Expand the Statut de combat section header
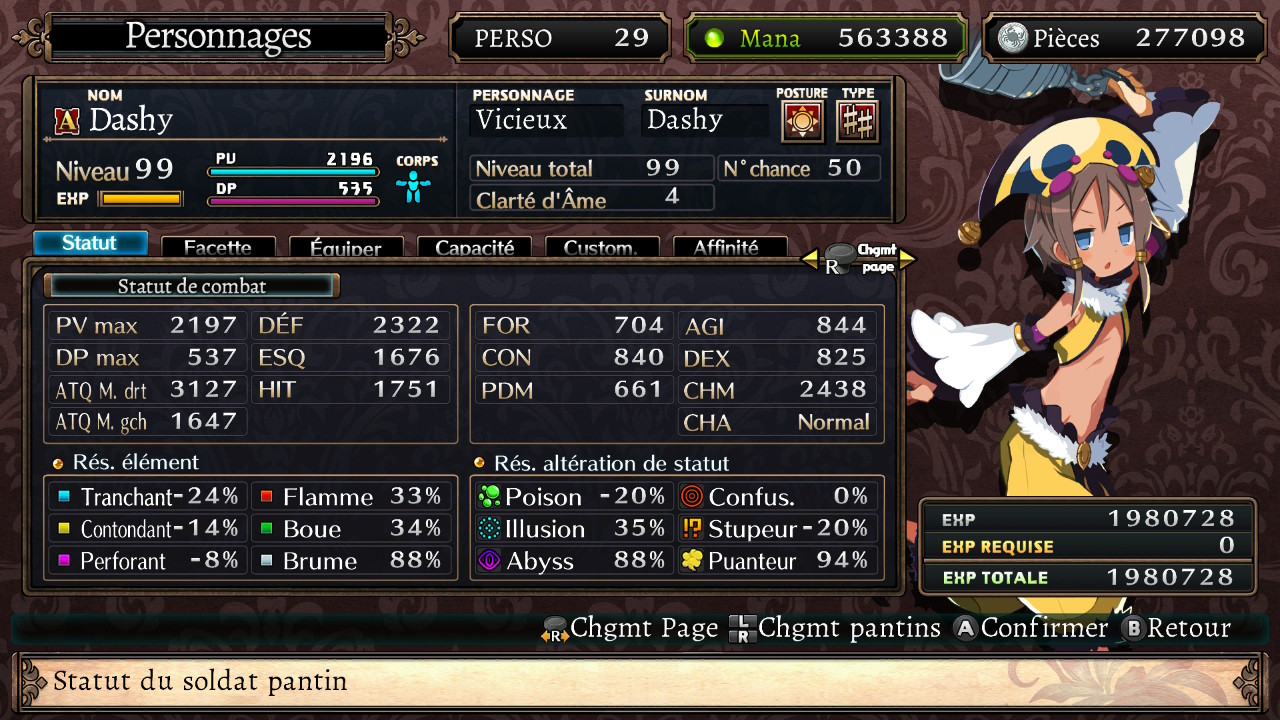Image resolution: width=1280 pixels, height=720 pixels. pos(191,285)
